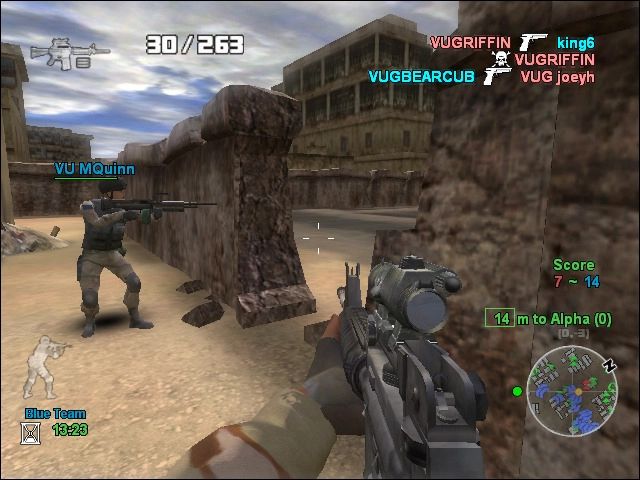Click the hourglass round timer icon
Image resolution: width=640 pixels, height=480 pixels.
tap(31, 432)
